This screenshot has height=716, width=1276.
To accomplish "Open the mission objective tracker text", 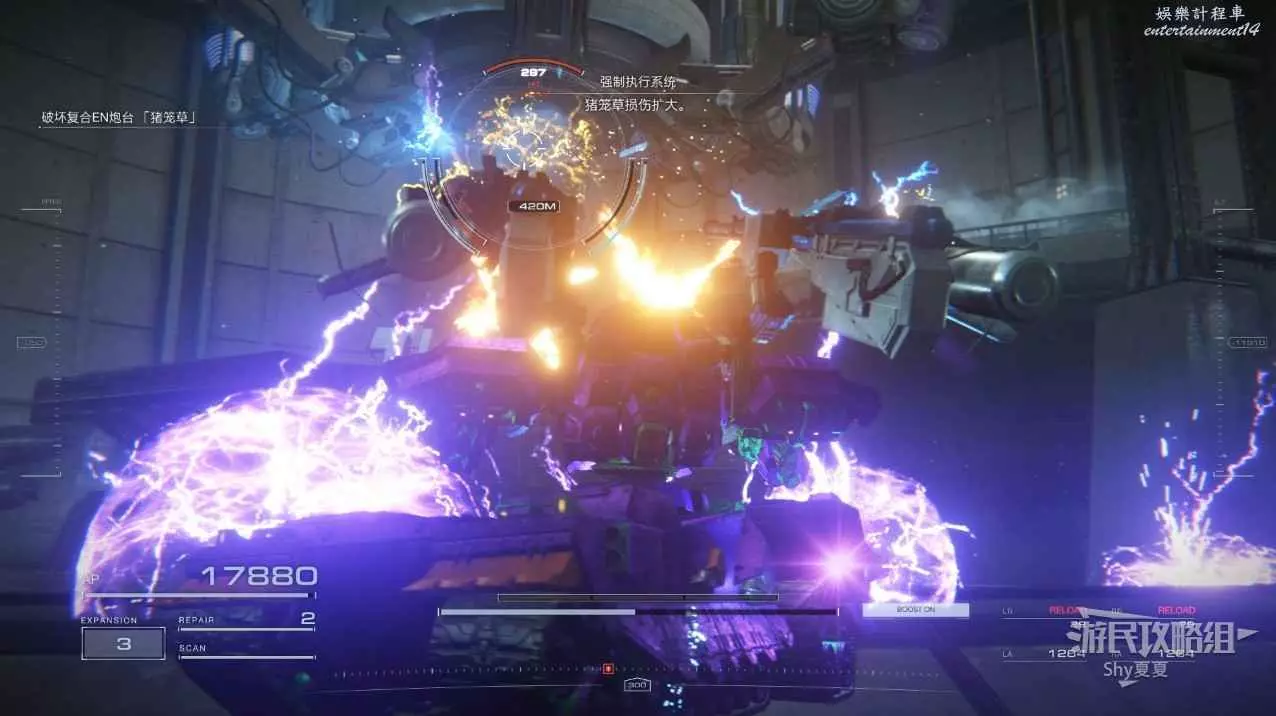I will pyautogui.click(x=118, y=118).
